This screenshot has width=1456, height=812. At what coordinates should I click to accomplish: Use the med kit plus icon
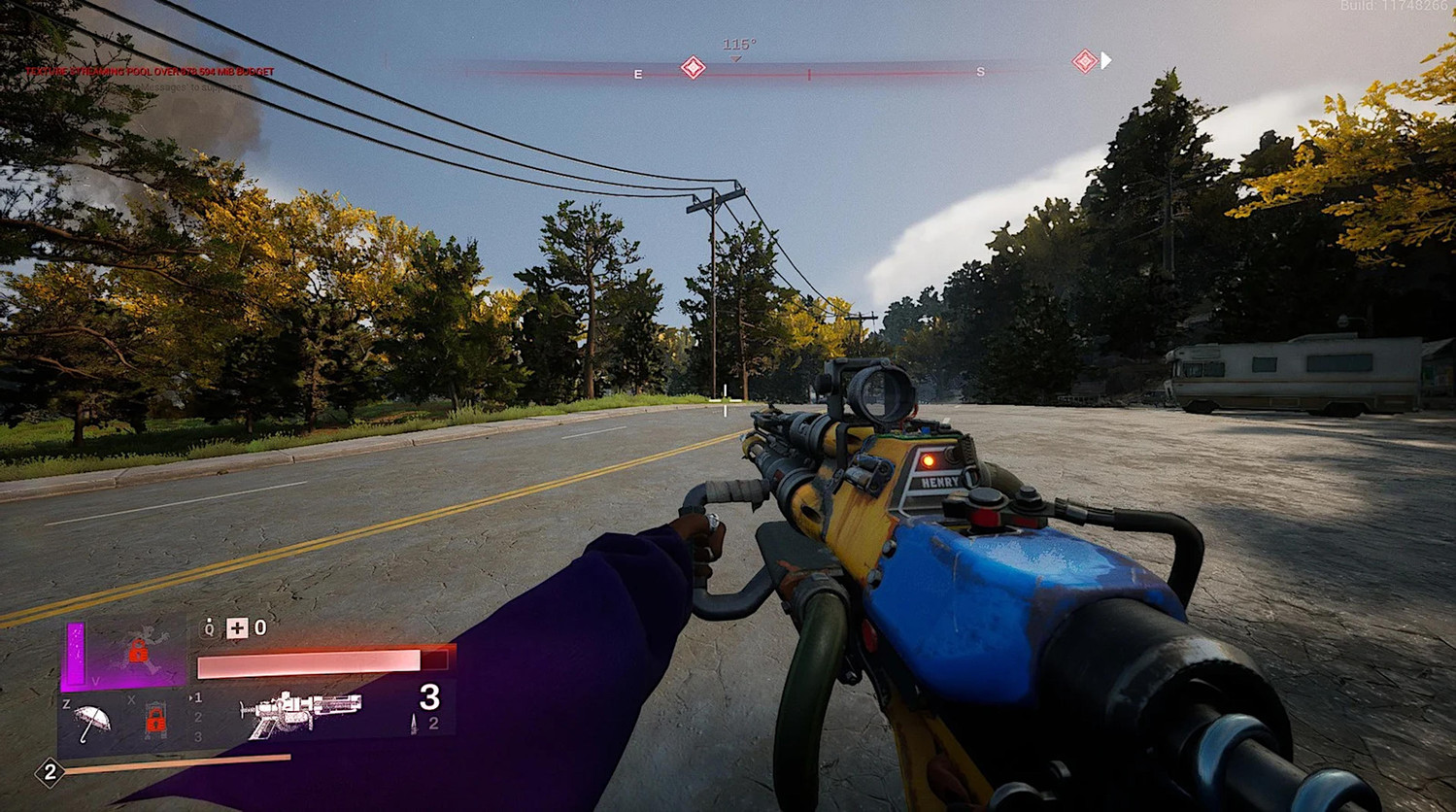(x=237, y=628)
